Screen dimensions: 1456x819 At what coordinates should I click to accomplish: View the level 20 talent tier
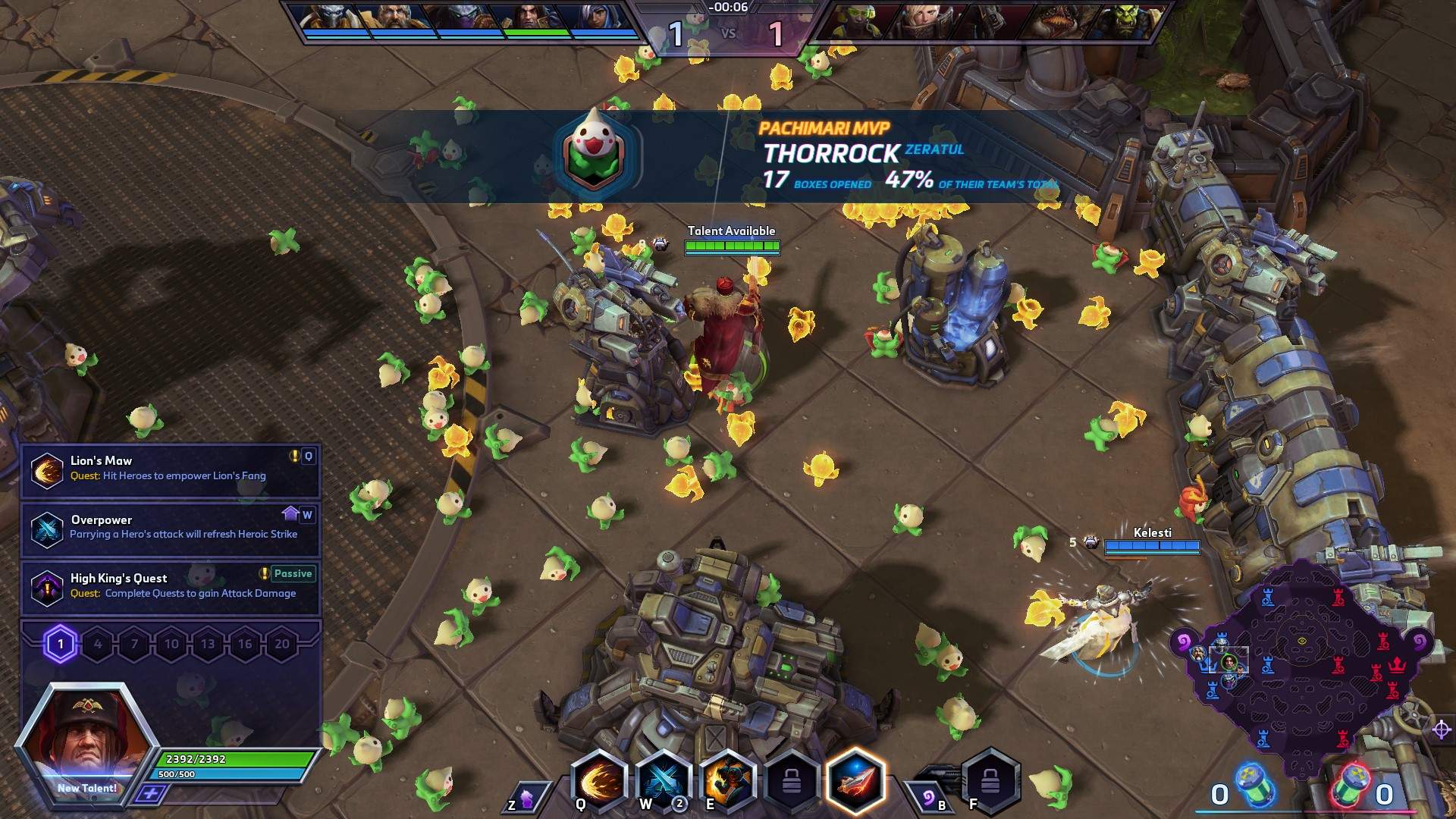tap(281, 645)
